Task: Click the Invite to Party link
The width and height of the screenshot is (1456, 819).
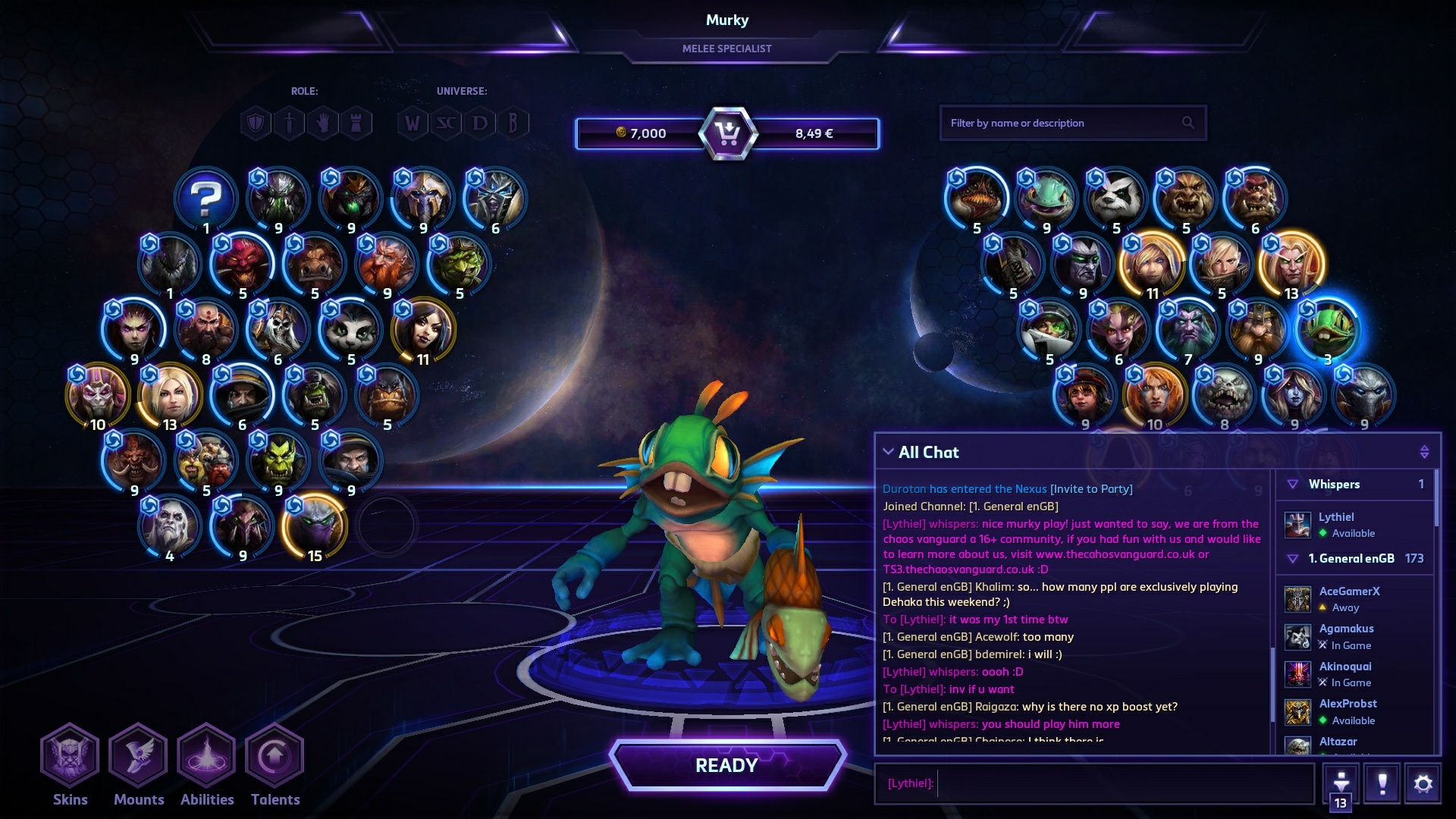Action: [x=1091, y=489]
